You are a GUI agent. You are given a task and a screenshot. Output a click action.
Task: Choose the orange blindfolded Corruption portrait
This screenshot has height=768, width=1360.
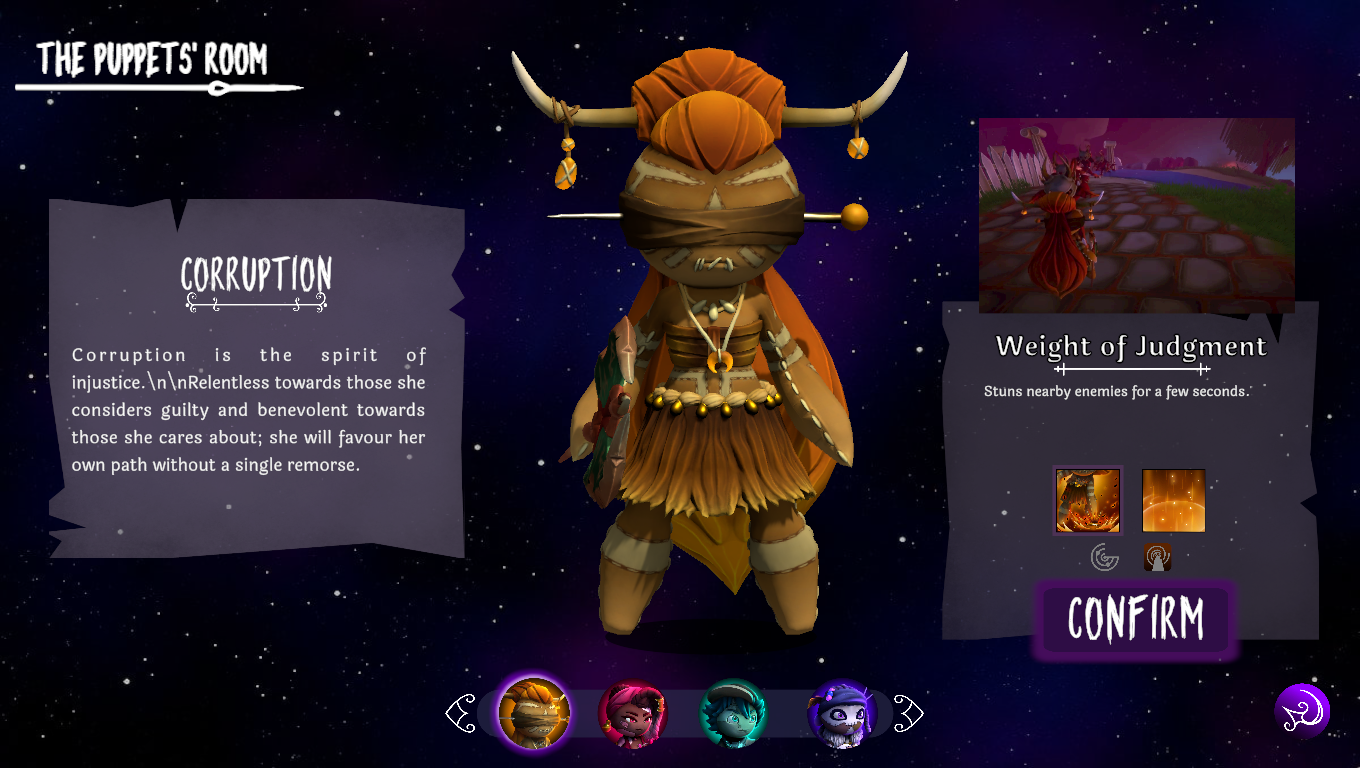tap(534, 713)
